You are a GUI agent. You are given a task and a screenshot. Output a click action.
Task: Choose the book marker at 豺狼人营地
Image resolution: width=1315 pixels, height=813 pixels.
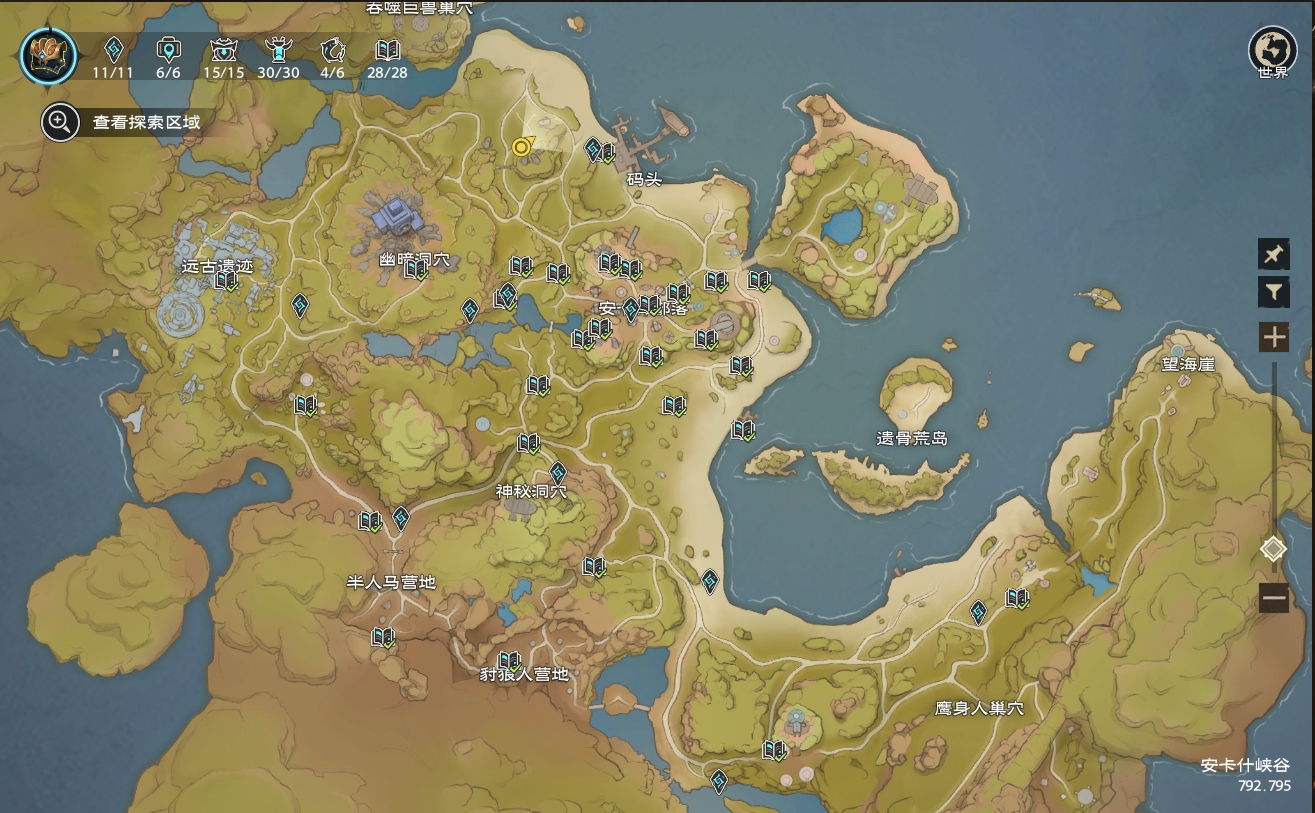[509, 660]
